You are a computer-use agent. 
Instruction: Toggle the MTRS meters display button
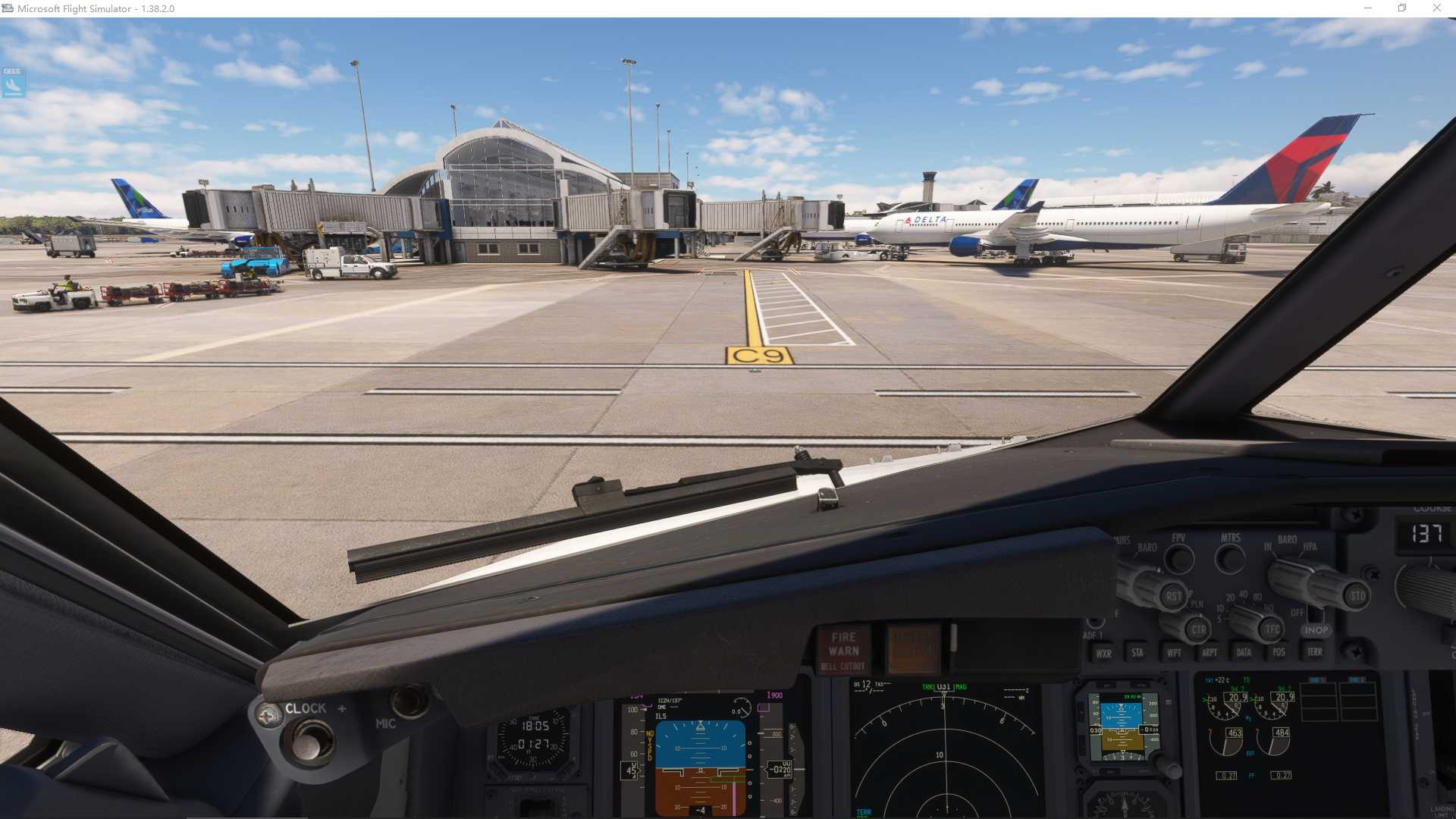pyautogui.click(x=1228, y=560)
